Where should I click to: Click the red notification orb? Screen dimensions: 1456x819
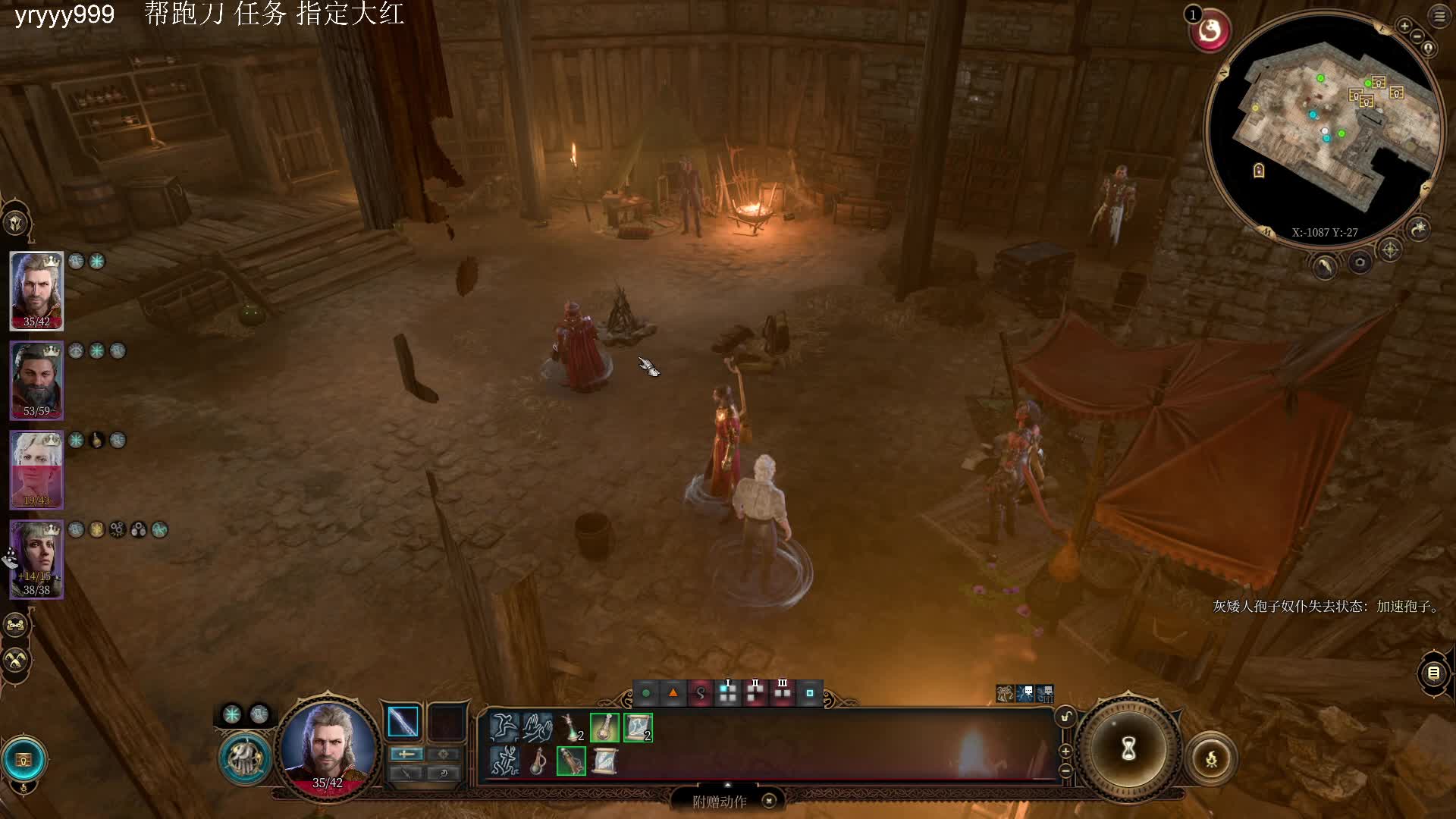click(x=1210, y=31)
